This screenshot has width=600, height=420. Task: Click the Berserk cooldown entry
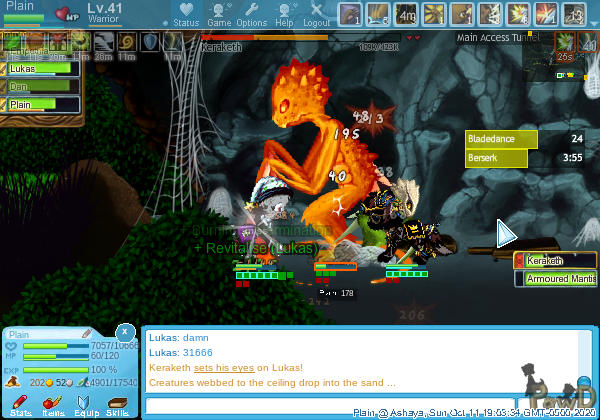click(x=526, y=158)
